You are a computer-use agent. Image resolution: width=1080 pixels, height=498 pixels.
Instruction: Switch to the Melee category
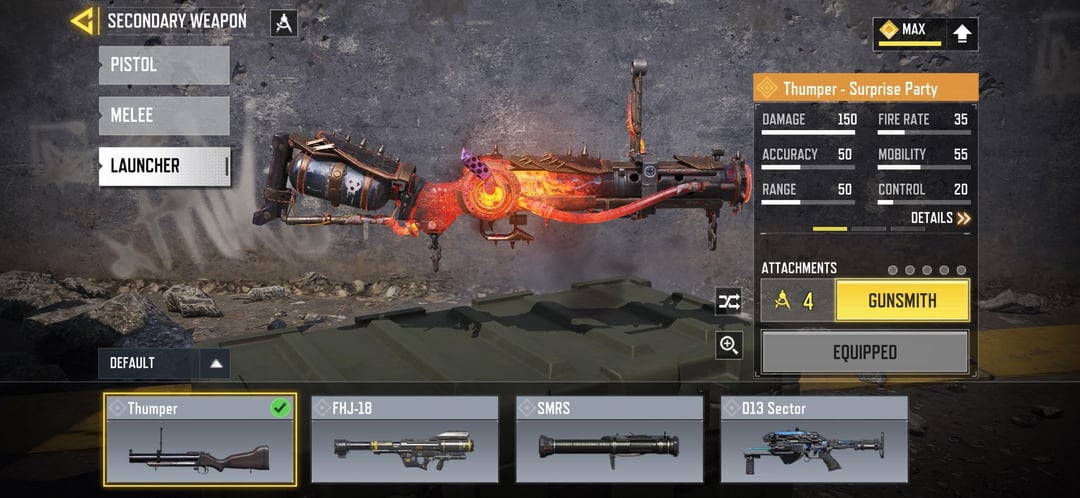[x=164, y=115]
